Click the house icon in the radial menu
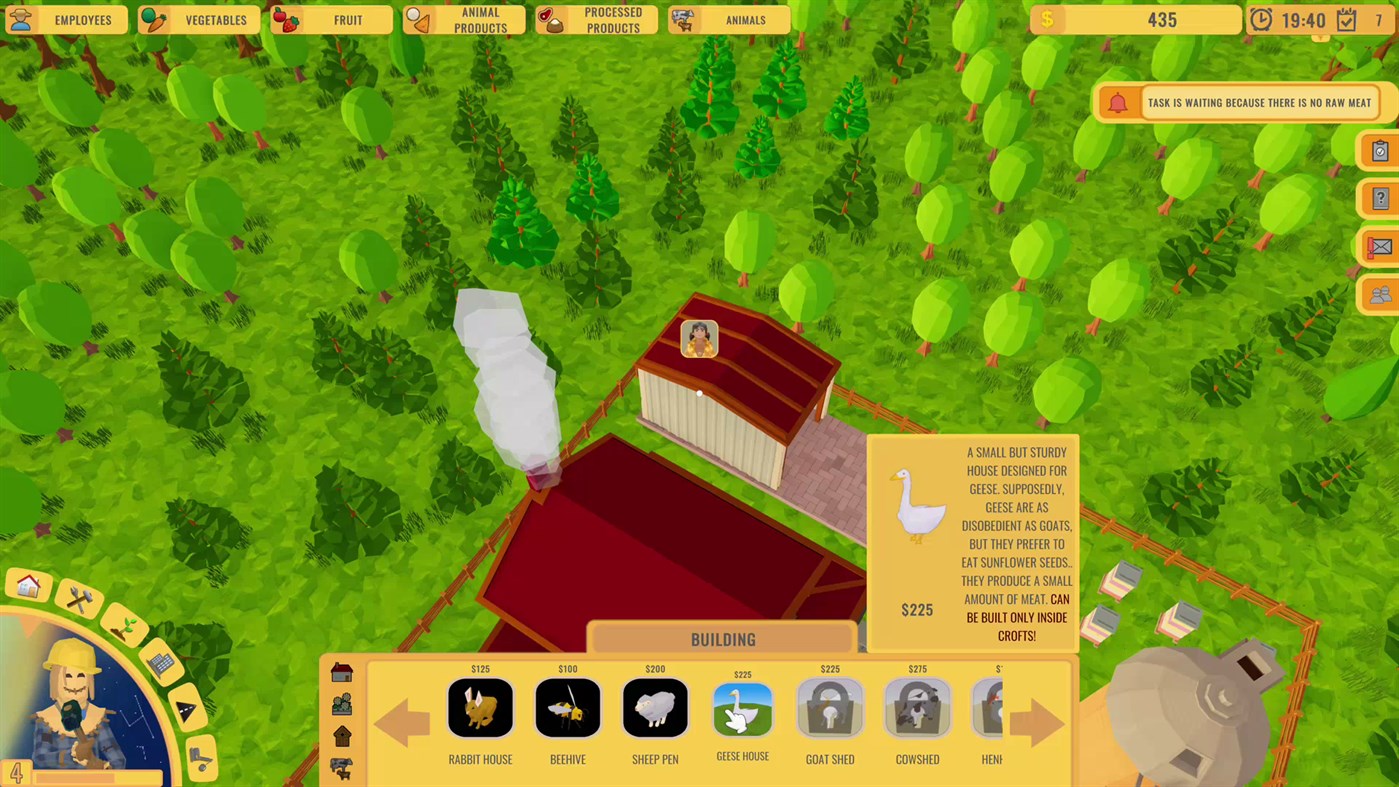 (27, 587)
